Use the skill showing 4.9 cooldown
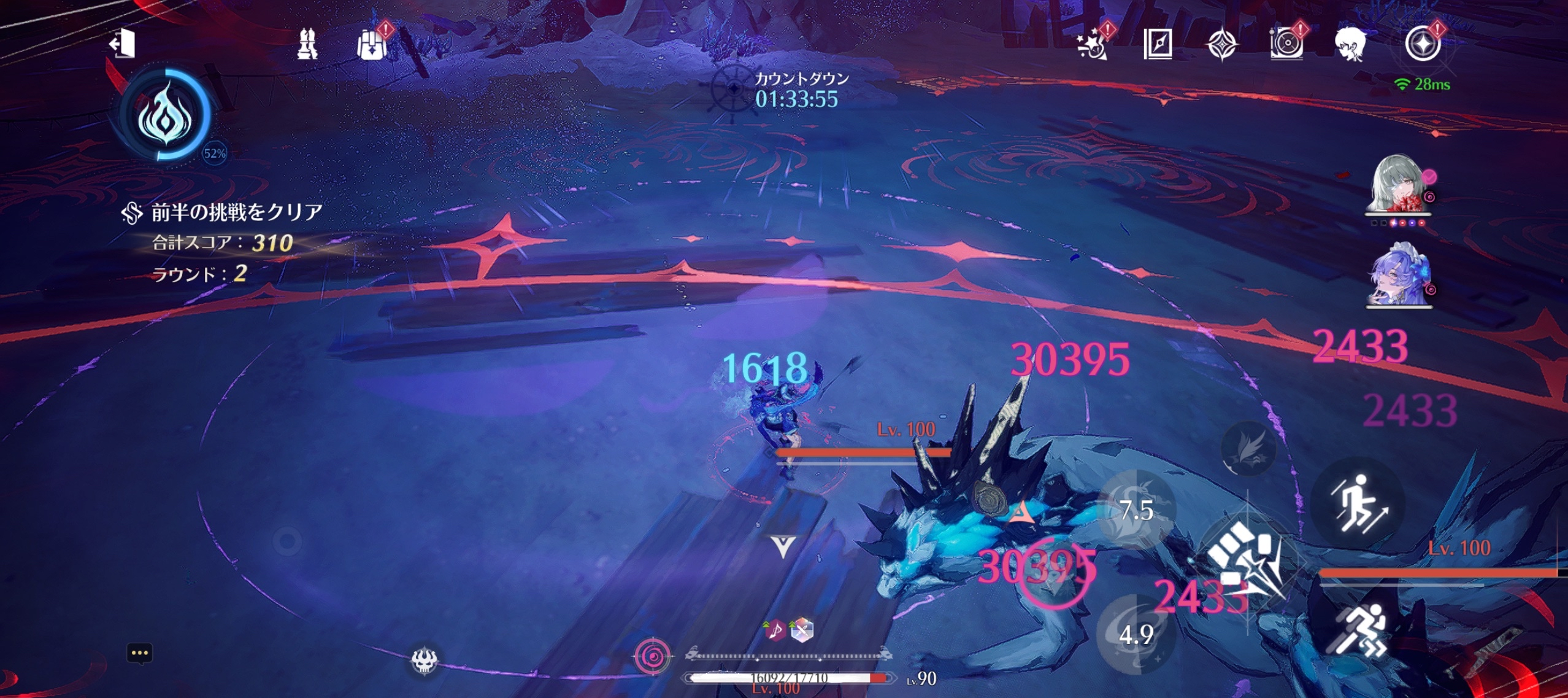 point(1136,634)
